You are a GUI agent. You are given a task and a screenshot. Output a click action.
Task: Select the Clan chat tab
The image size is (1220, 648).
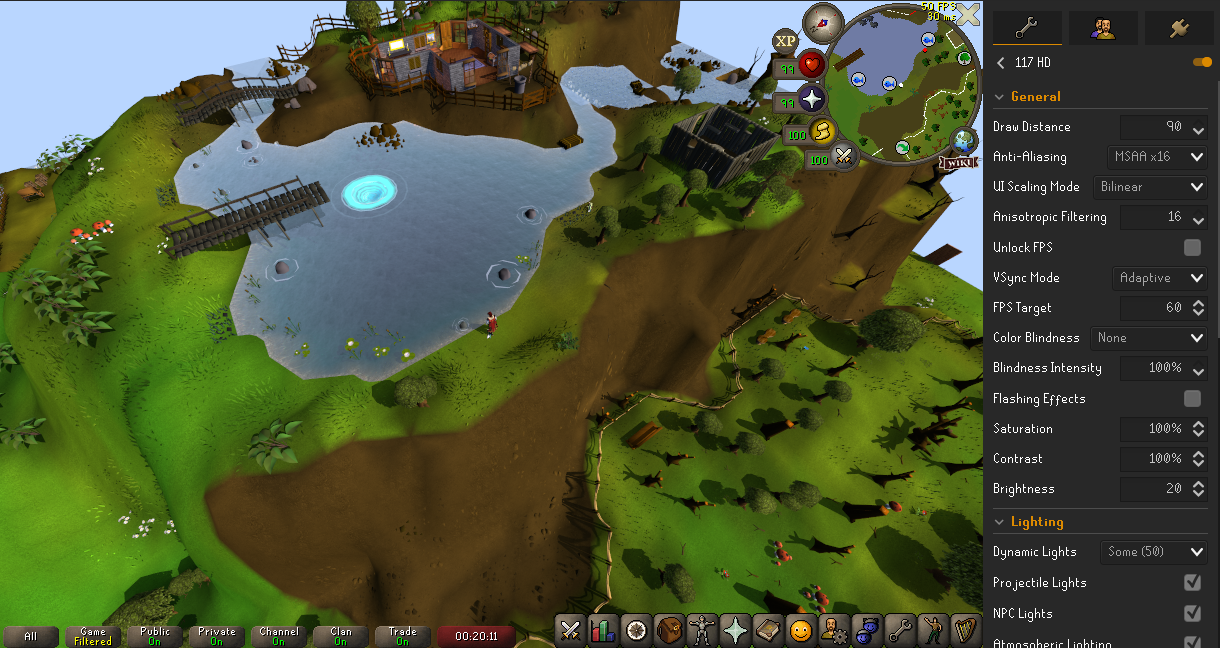pos(341,636)
